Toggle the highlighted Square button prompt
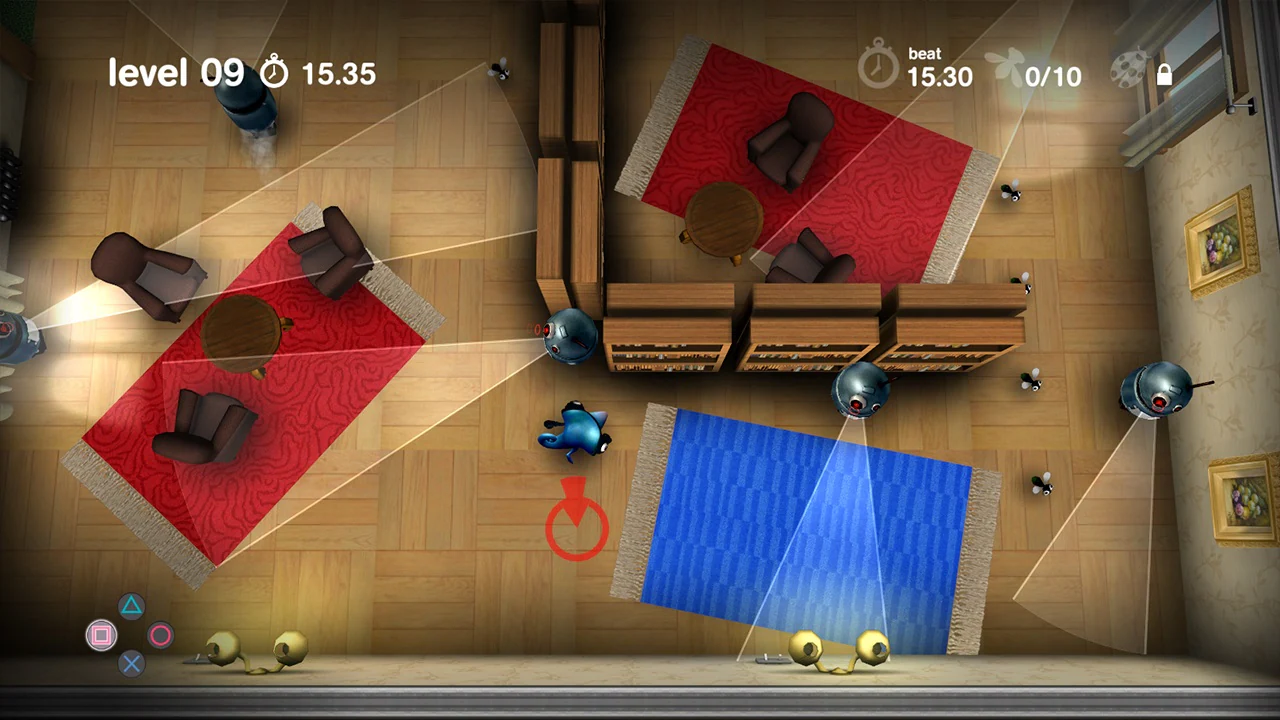Image resolution: width=1280 pixels, height=720 pixels. [x=102, y=635]
